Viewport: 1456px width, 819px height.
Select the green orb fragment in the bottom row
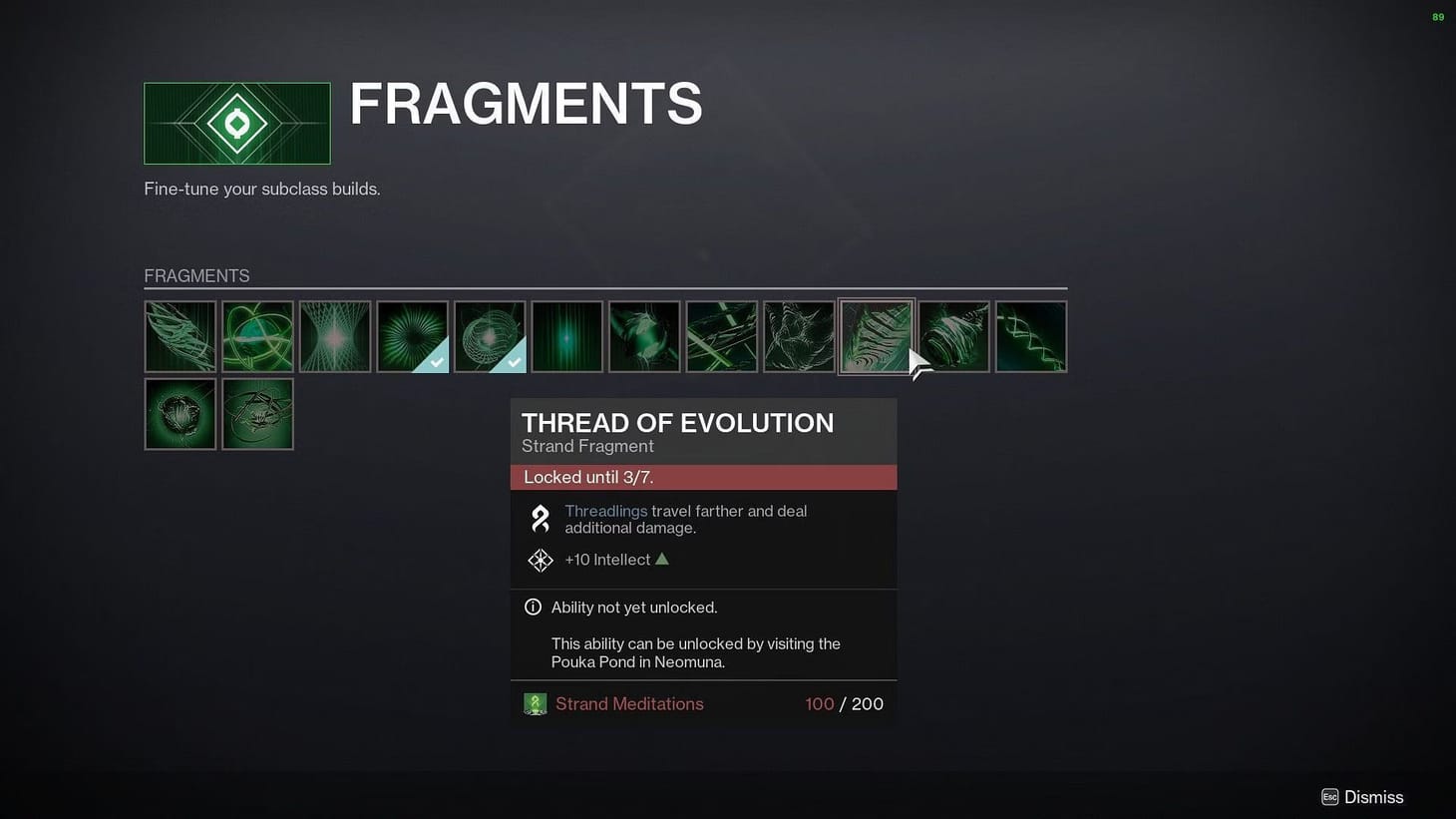(x=180, y=413)
